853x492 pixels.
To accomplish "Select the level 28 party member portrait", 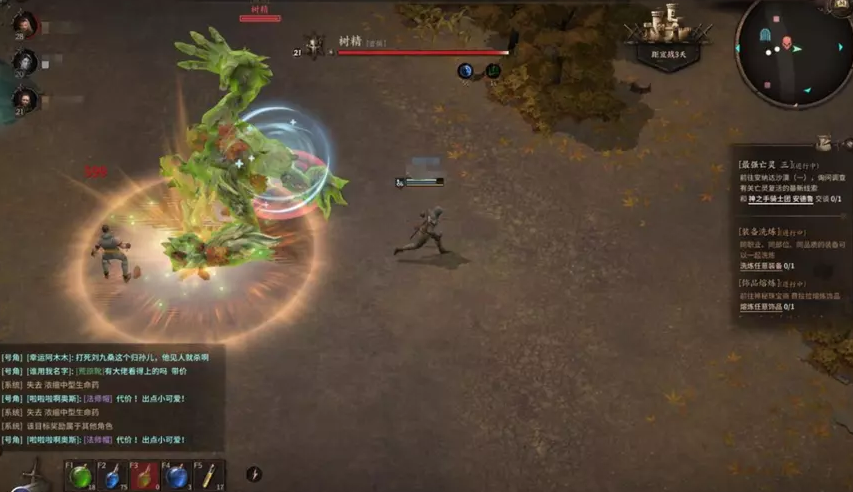I will click(24, 25).
